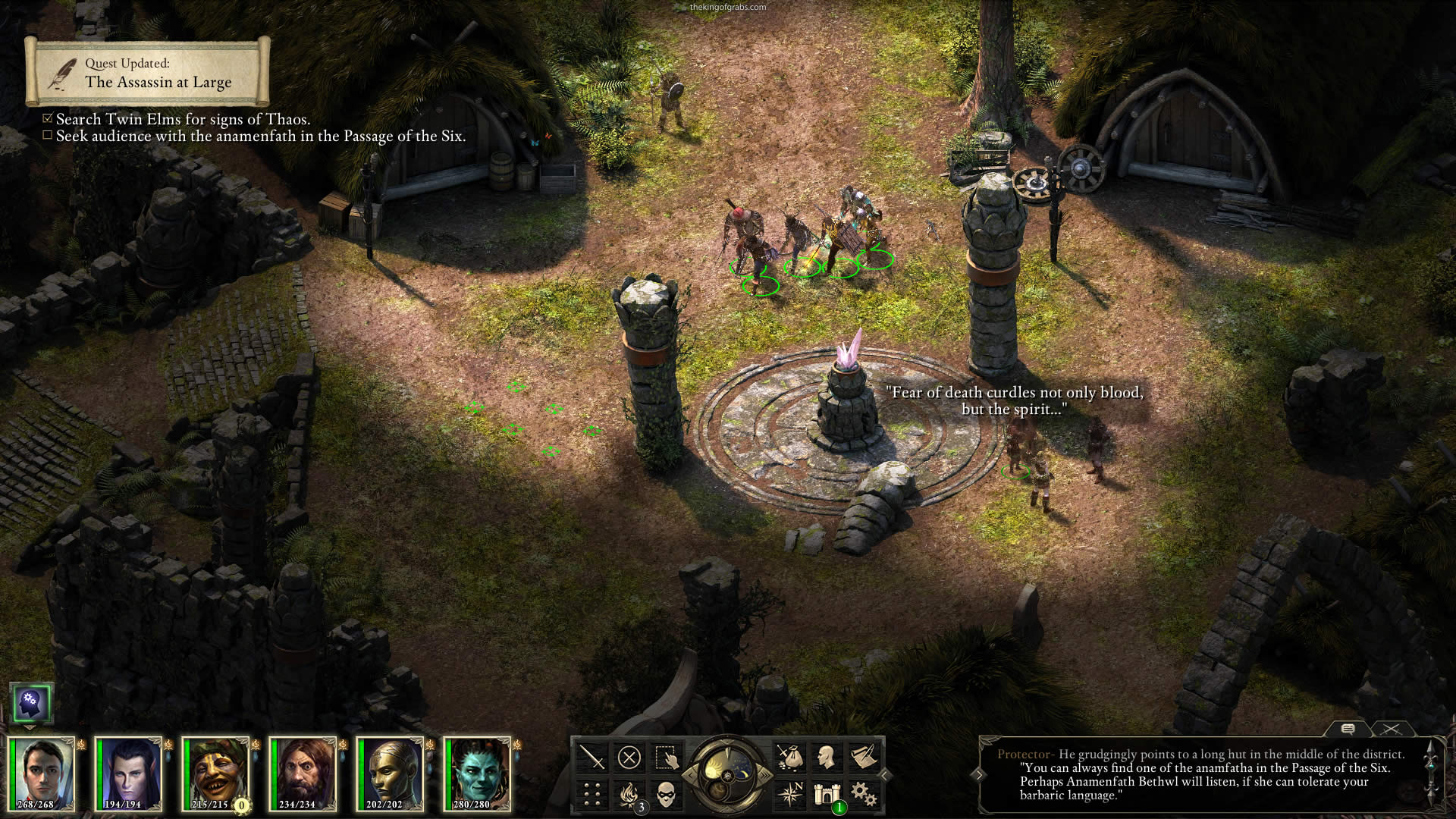Open the party formation dots menu
Screen dimensions: 1456x819
click(591, 794)
